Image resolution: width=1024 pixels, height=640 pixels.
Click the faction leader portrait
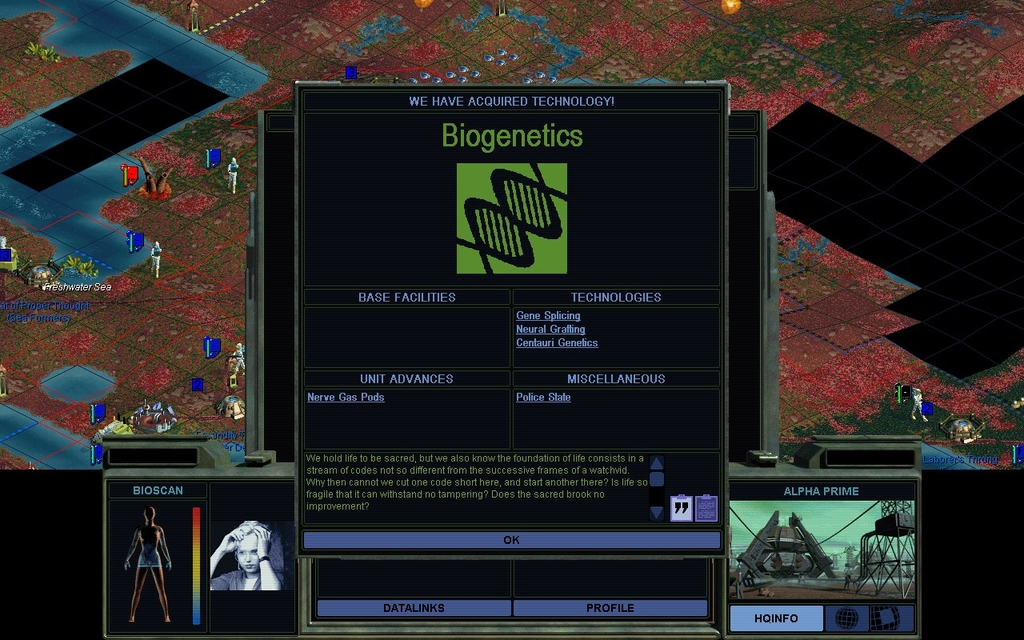coord(252,555)
